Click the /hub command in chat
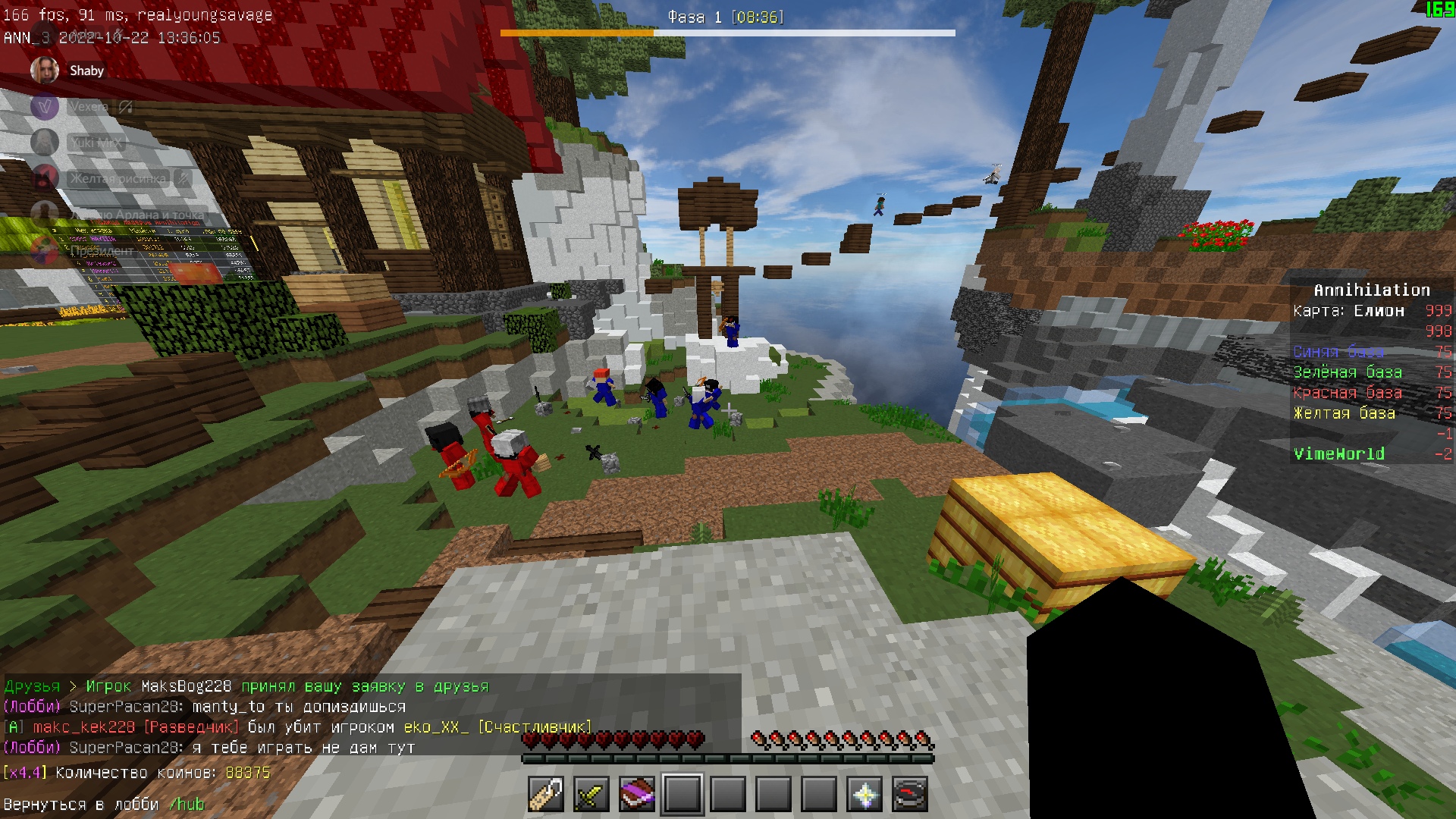This screenshot has width=1456, height=819. [187, 805]
